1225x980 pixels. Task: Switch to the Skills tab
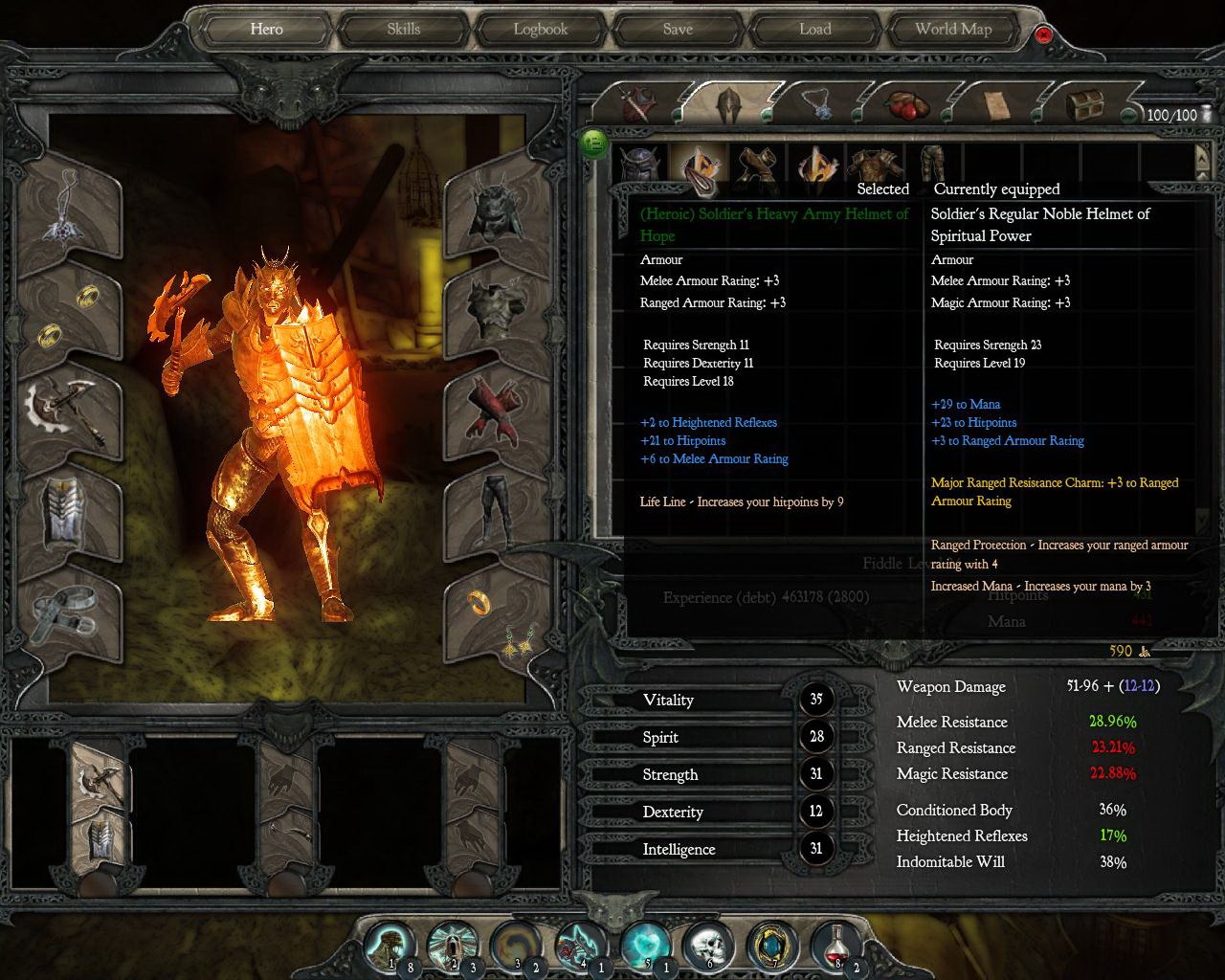[402, 29]
